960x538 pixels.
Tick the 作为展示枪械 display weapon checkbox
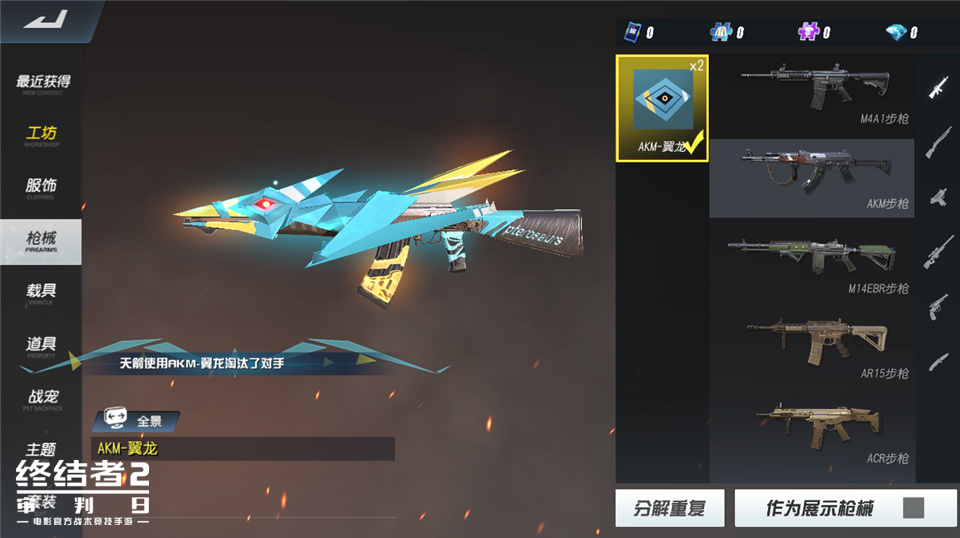click(913, 508)
